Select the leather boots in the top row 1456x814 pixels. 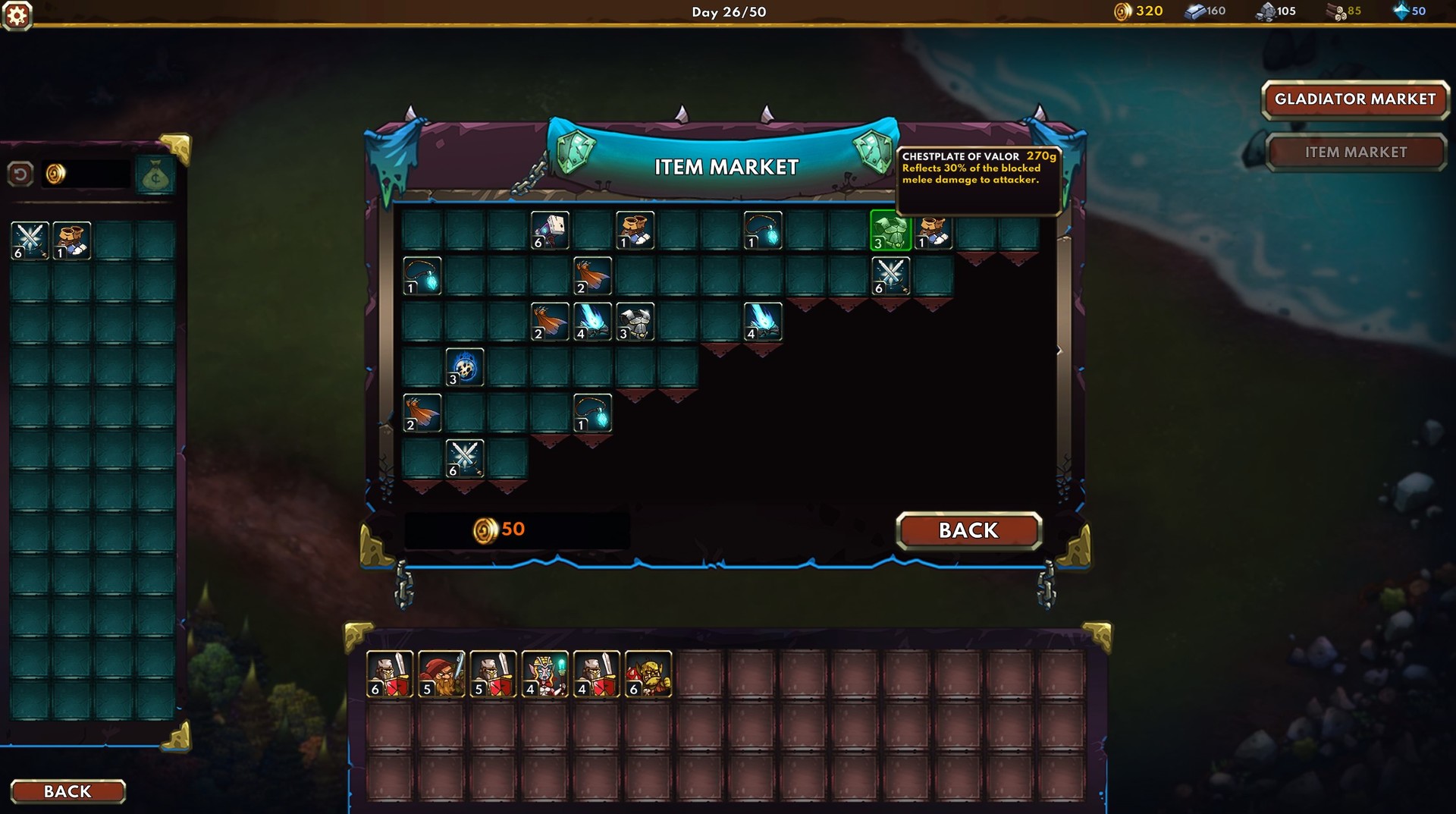(x=635, y=231)
